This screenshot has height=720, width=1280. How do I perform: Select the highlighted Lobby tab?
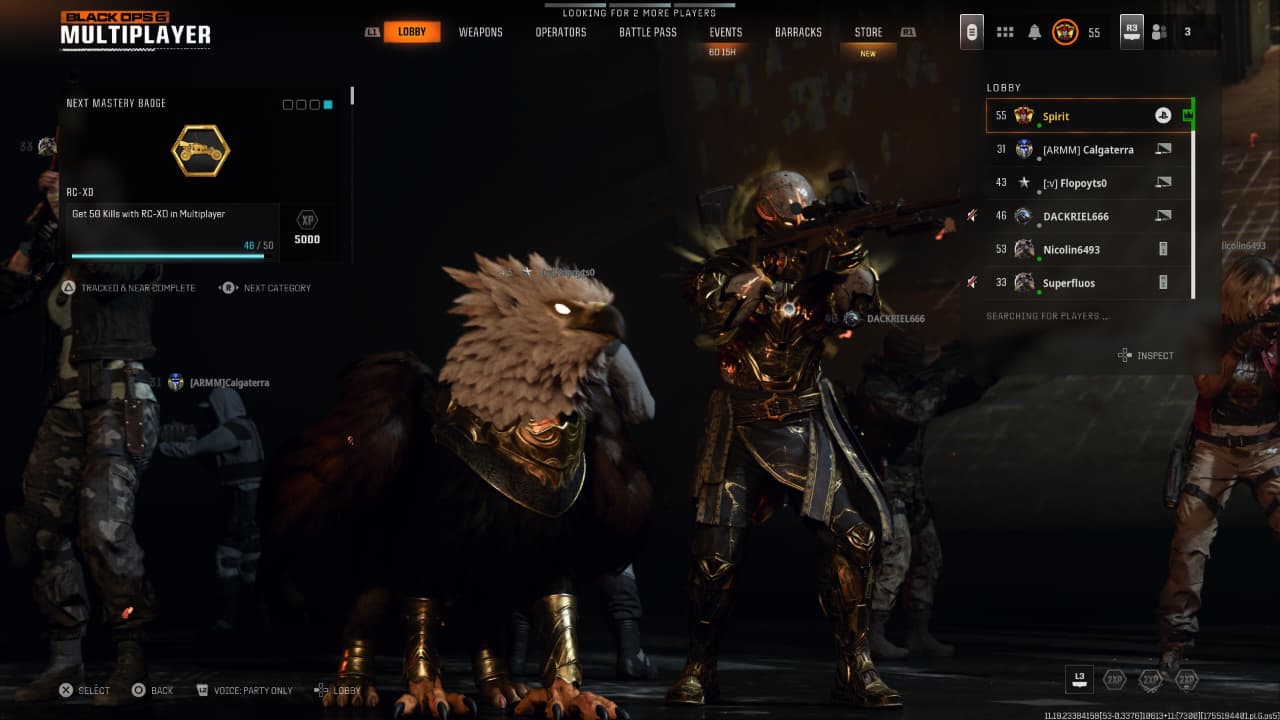click(x=411, y=32)
